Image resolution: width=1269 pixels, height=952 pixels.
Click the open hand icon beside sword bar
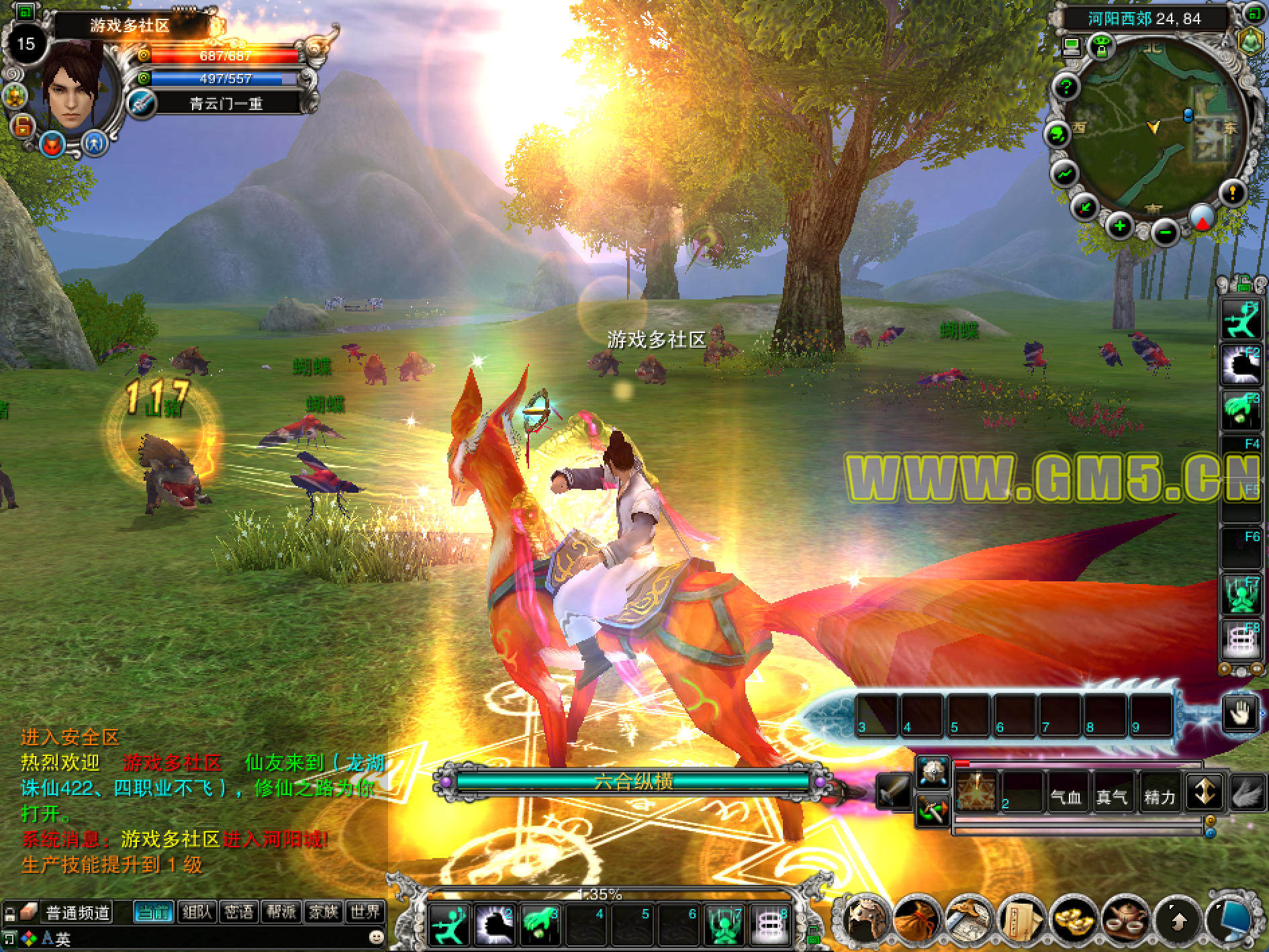coord(1239,712)
